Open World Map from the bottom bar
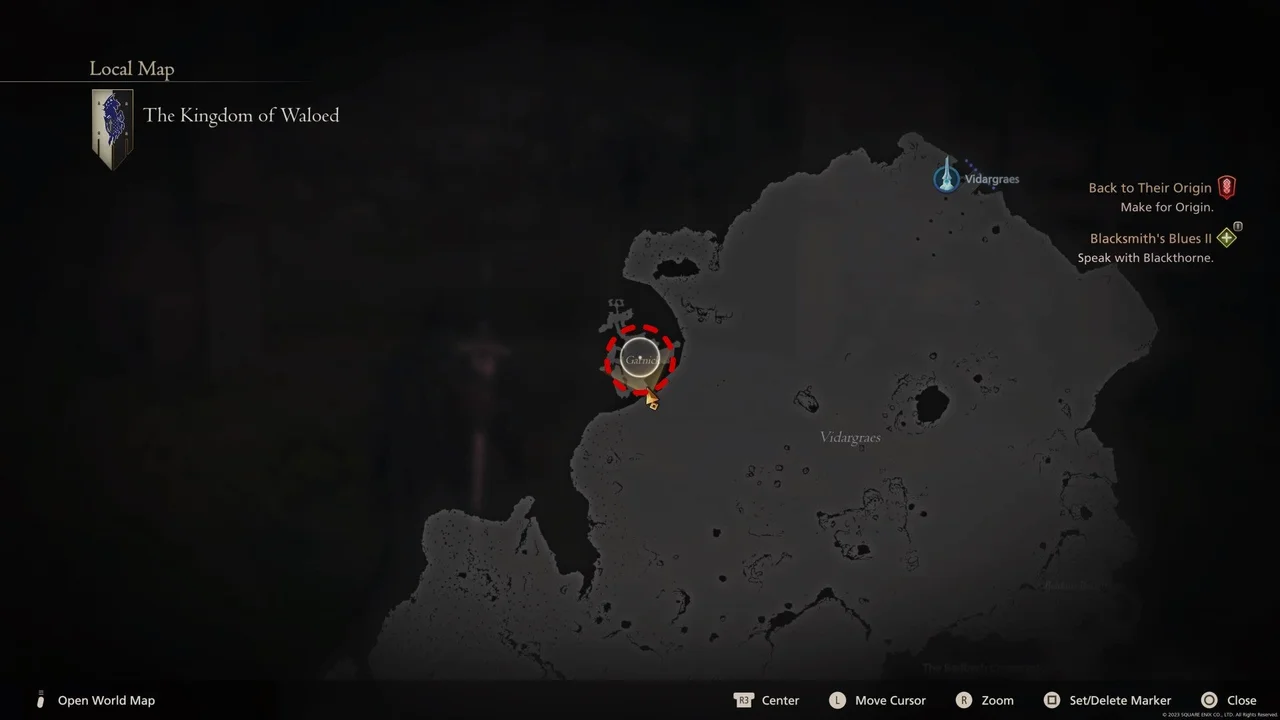 (x=106, y=700)
